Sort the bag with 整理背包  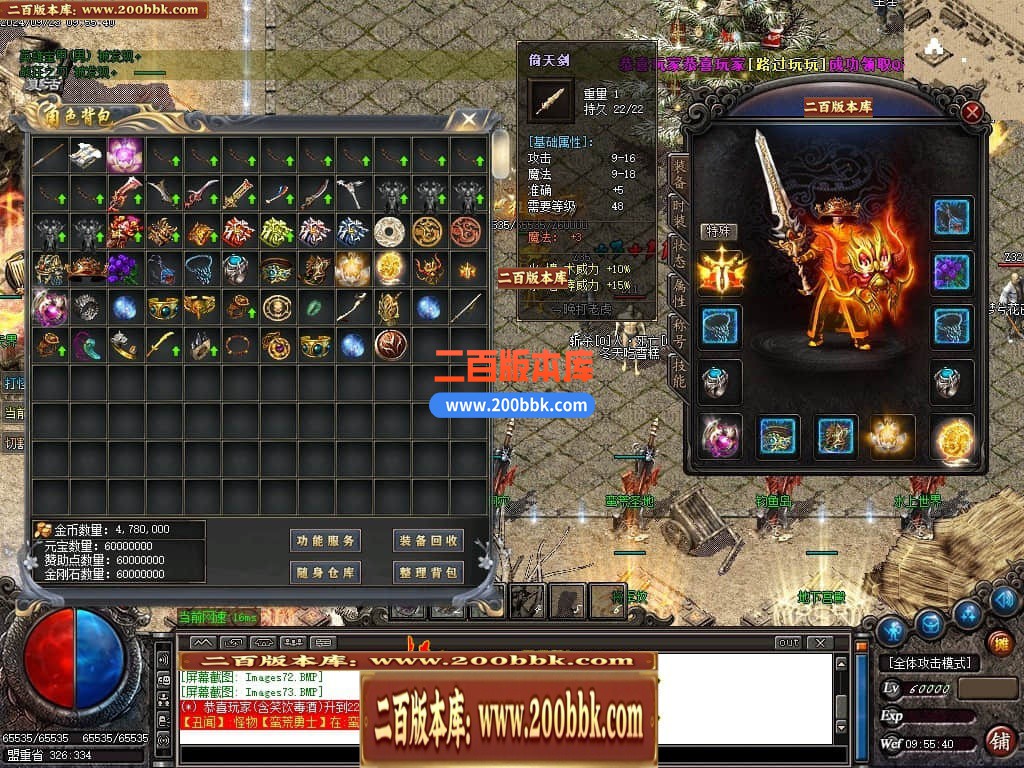(426, 572)
